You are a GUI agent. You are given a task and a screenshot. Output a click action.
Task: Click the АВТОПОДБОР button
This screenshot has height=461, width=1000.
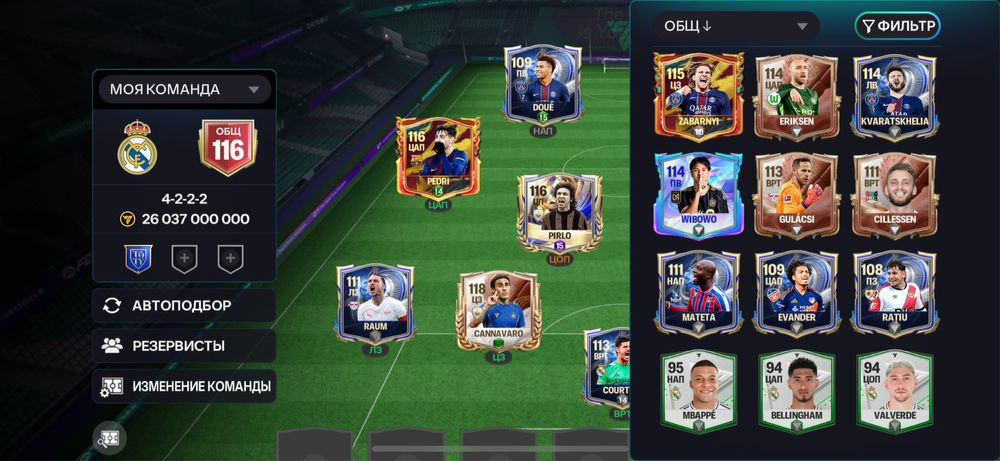[184, 306]
